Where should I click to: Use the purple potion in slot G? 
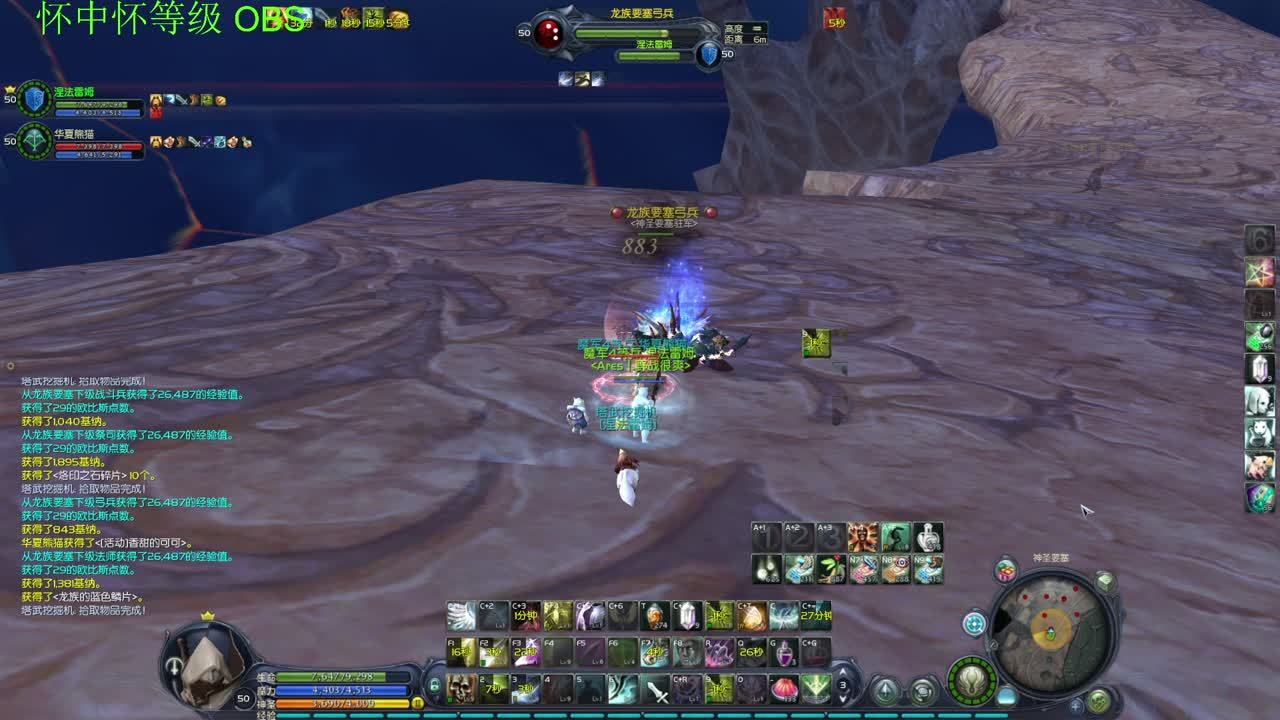(783, 652)
